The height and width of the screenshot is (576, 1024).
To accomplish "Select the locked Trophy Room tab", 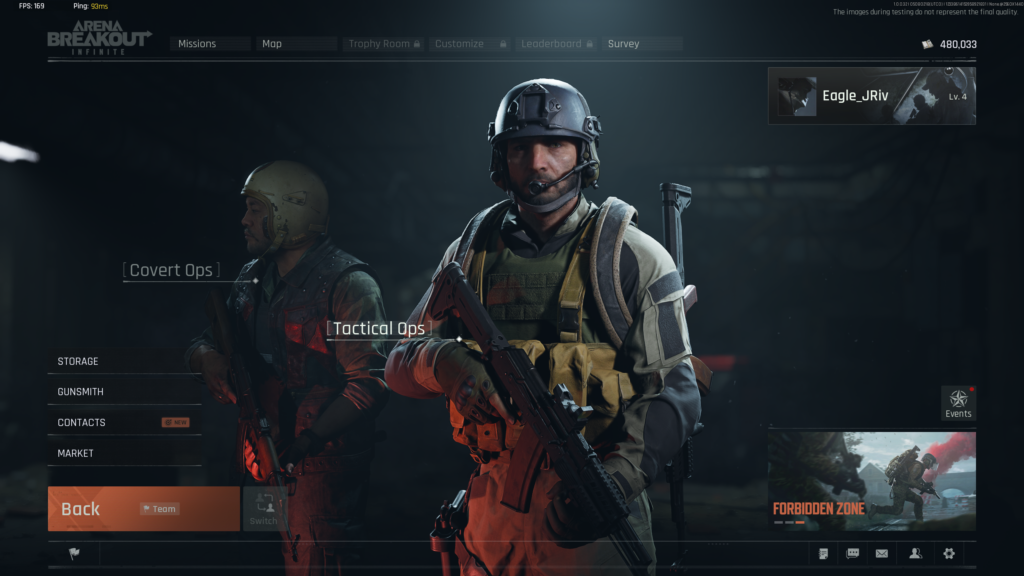I will pos(384,44).
